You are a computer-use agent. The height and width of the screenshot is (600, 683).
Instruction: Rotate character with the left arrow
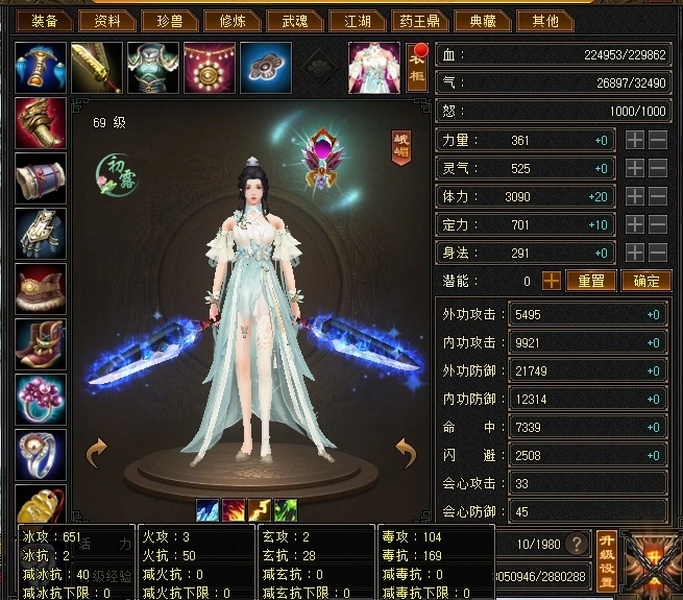coord(97,453)
